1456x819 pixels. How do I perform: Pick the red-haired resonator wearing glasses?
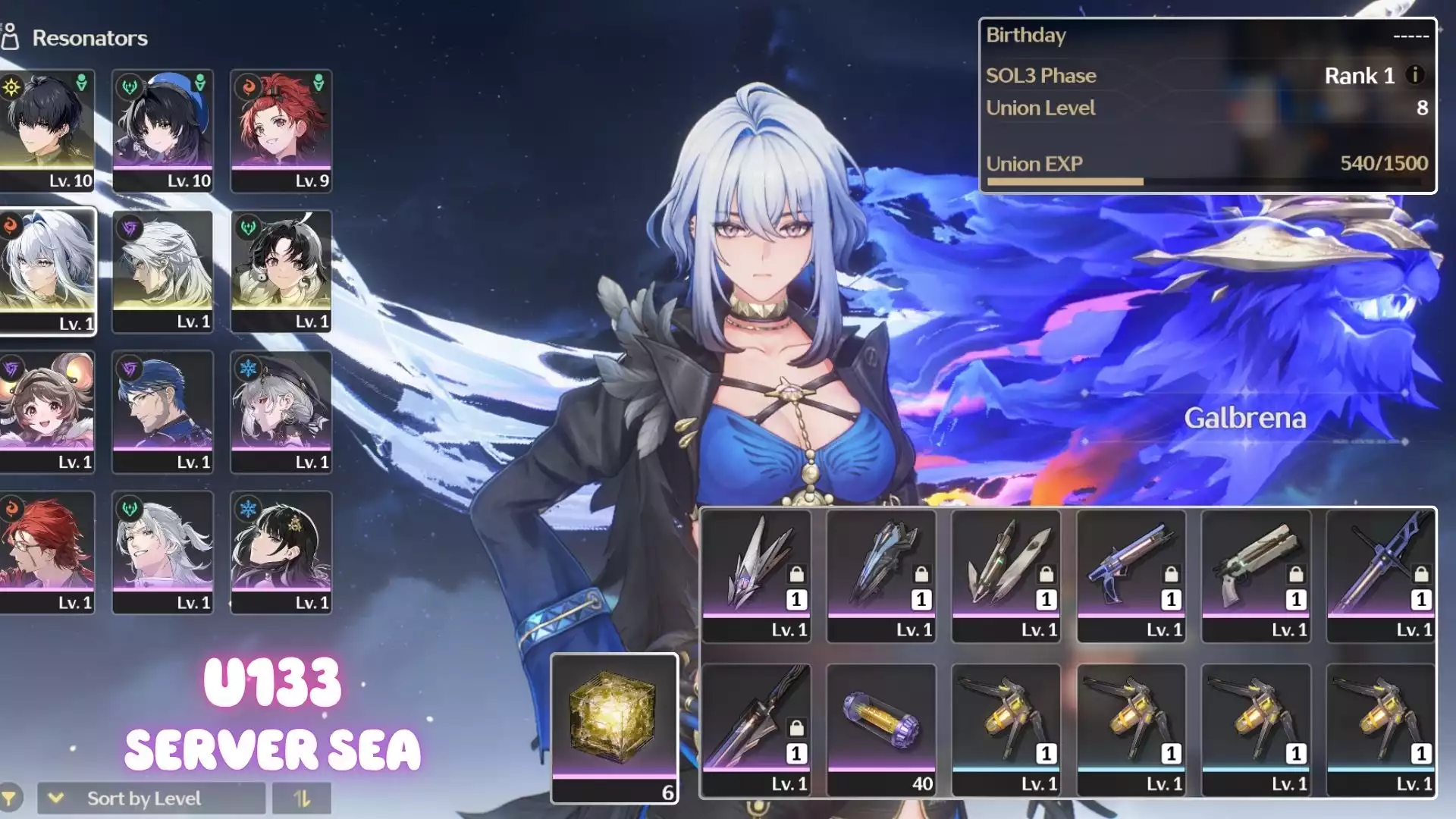click(x=47, y=552)
